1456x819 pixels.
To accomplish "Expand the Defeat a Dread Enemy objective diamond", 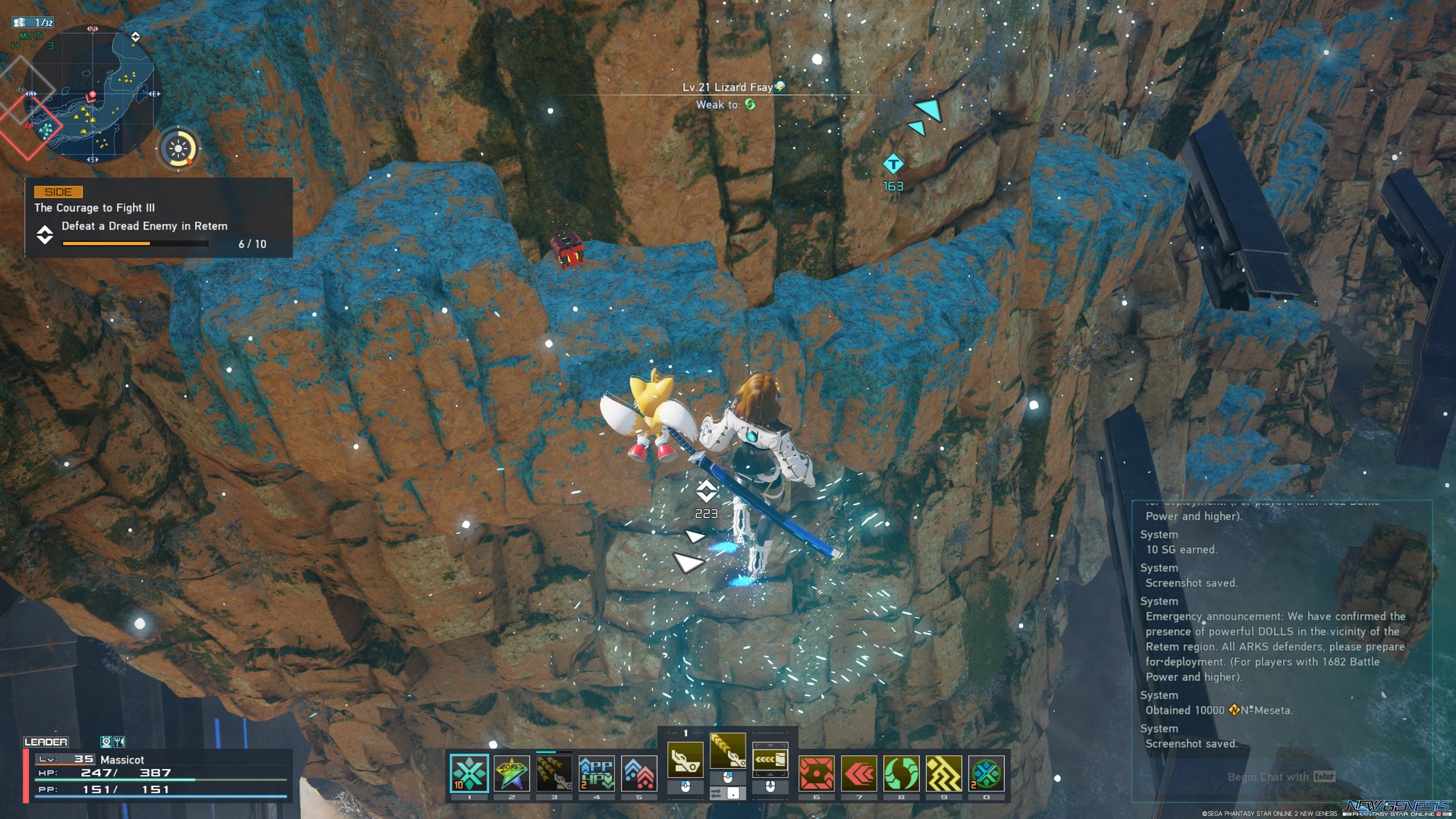I will pos(45,236).
